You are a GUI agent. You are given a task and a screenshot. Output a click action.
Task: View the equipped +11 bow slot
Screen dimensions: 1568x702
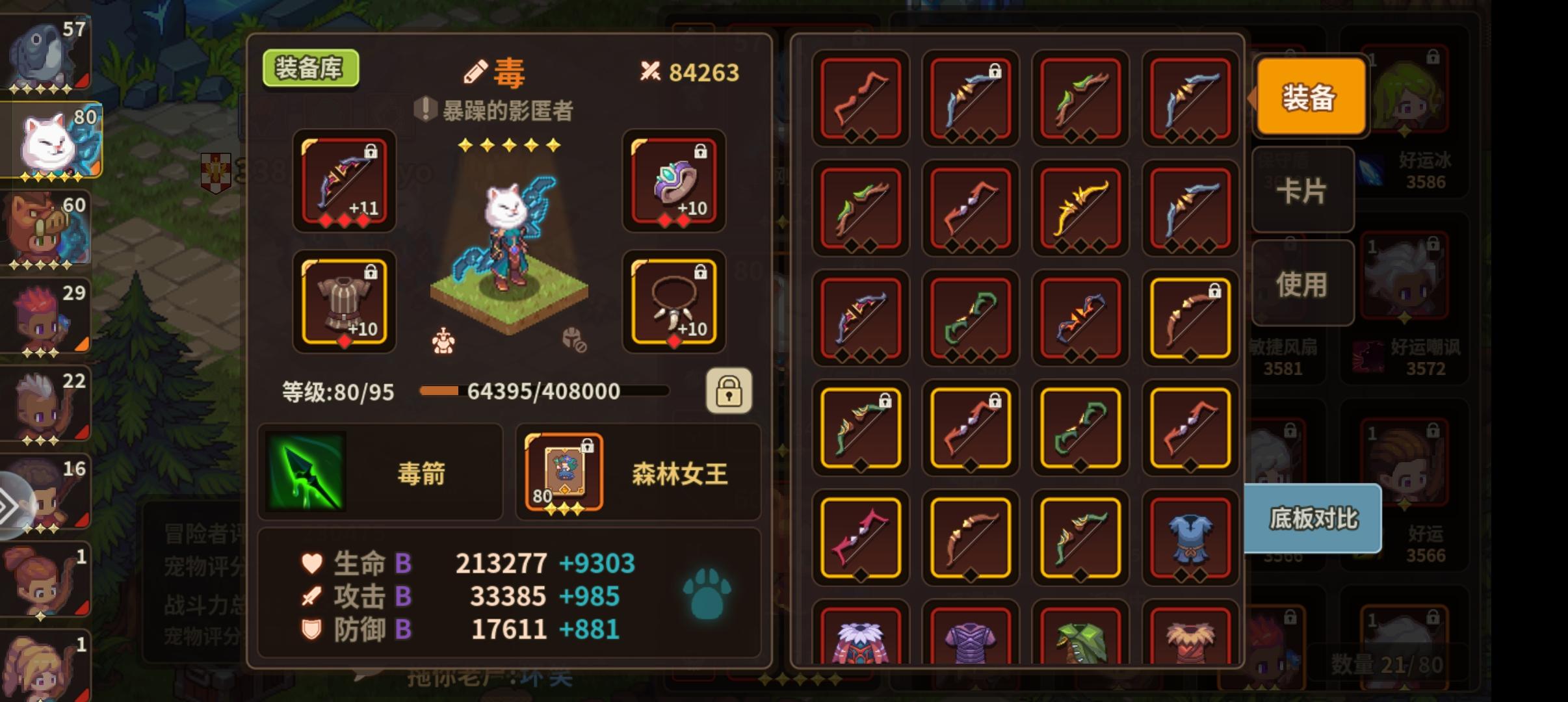click(343, 183)
